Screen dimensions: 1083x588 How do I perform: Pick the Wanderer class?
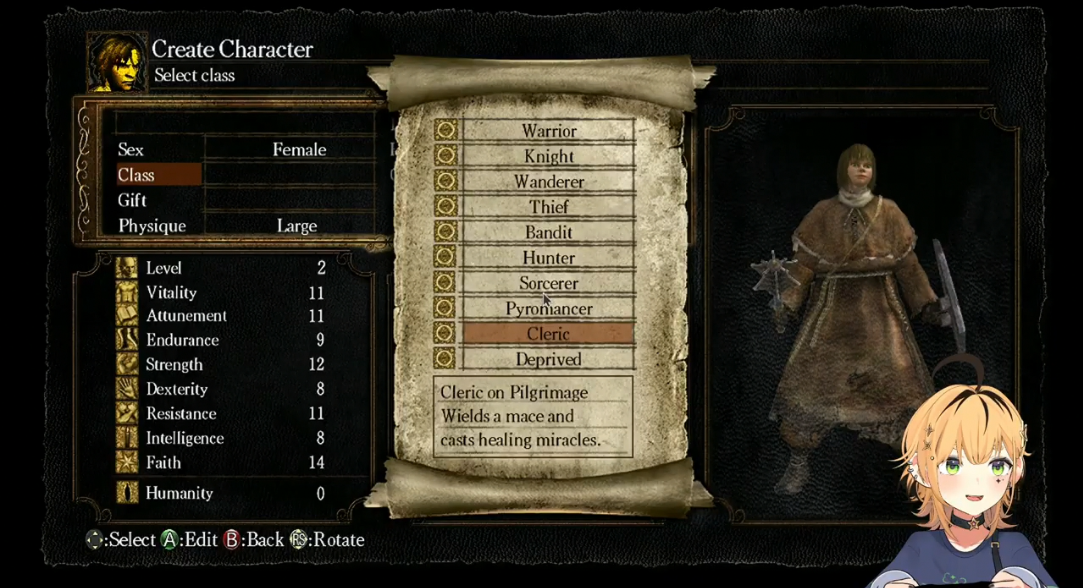click(548, 182)
